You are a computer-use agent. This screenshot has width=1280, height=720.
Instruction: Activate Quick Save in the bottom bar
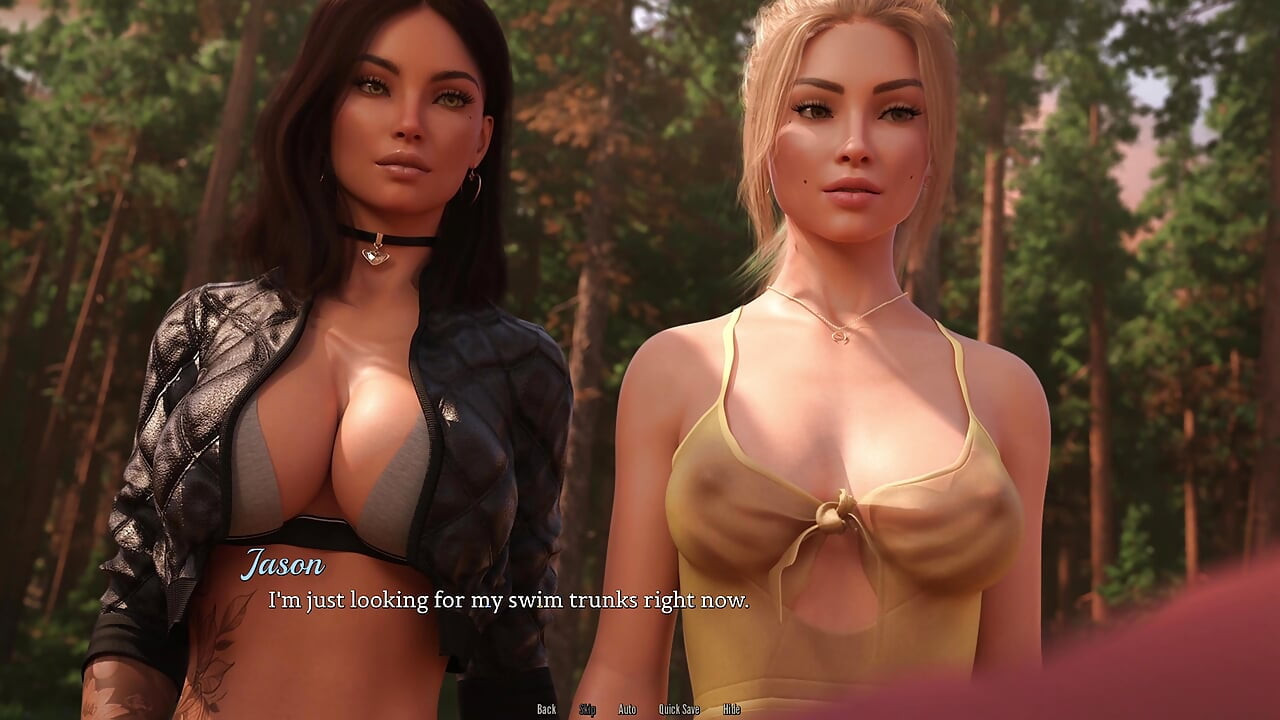point(678,709)
